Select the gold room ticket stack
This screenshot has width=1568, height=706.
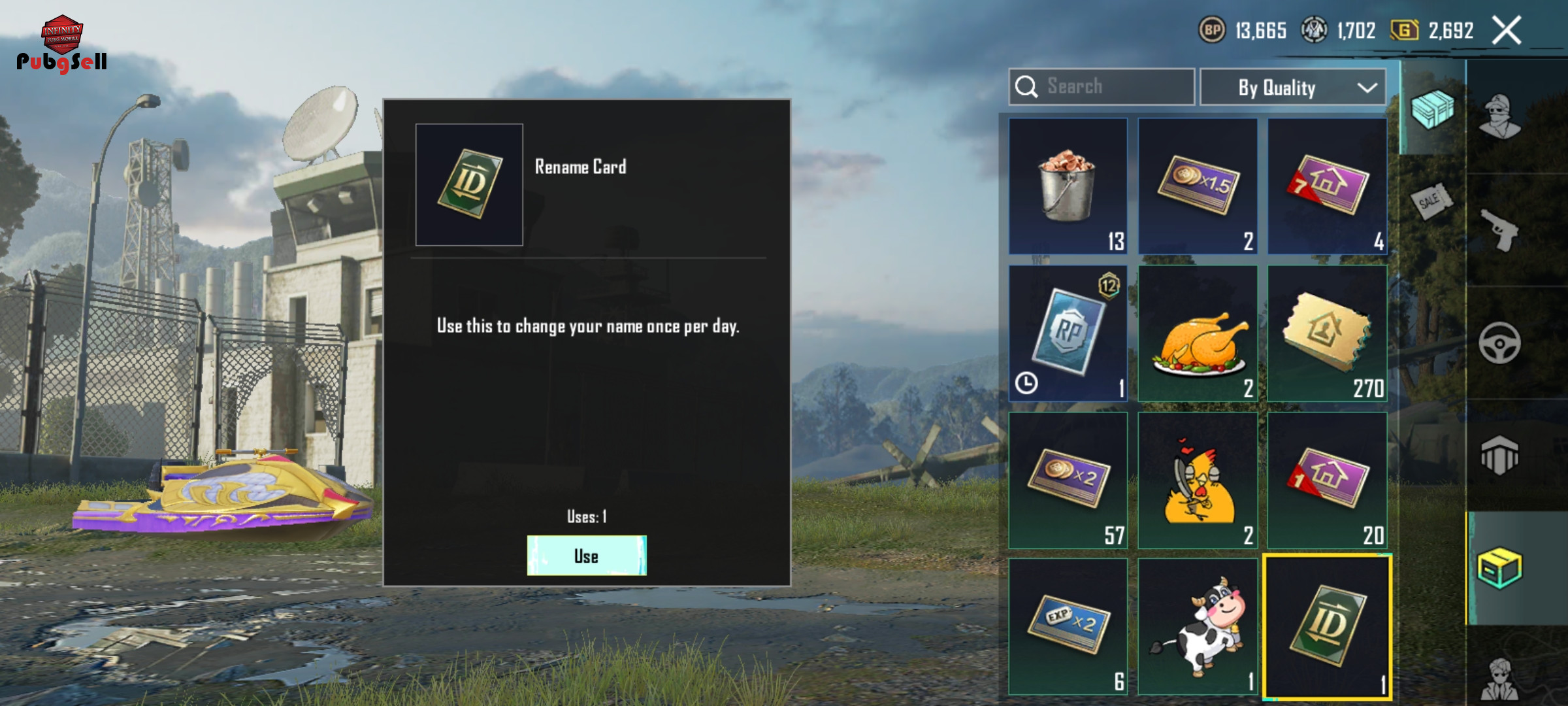coord(1327,333)
